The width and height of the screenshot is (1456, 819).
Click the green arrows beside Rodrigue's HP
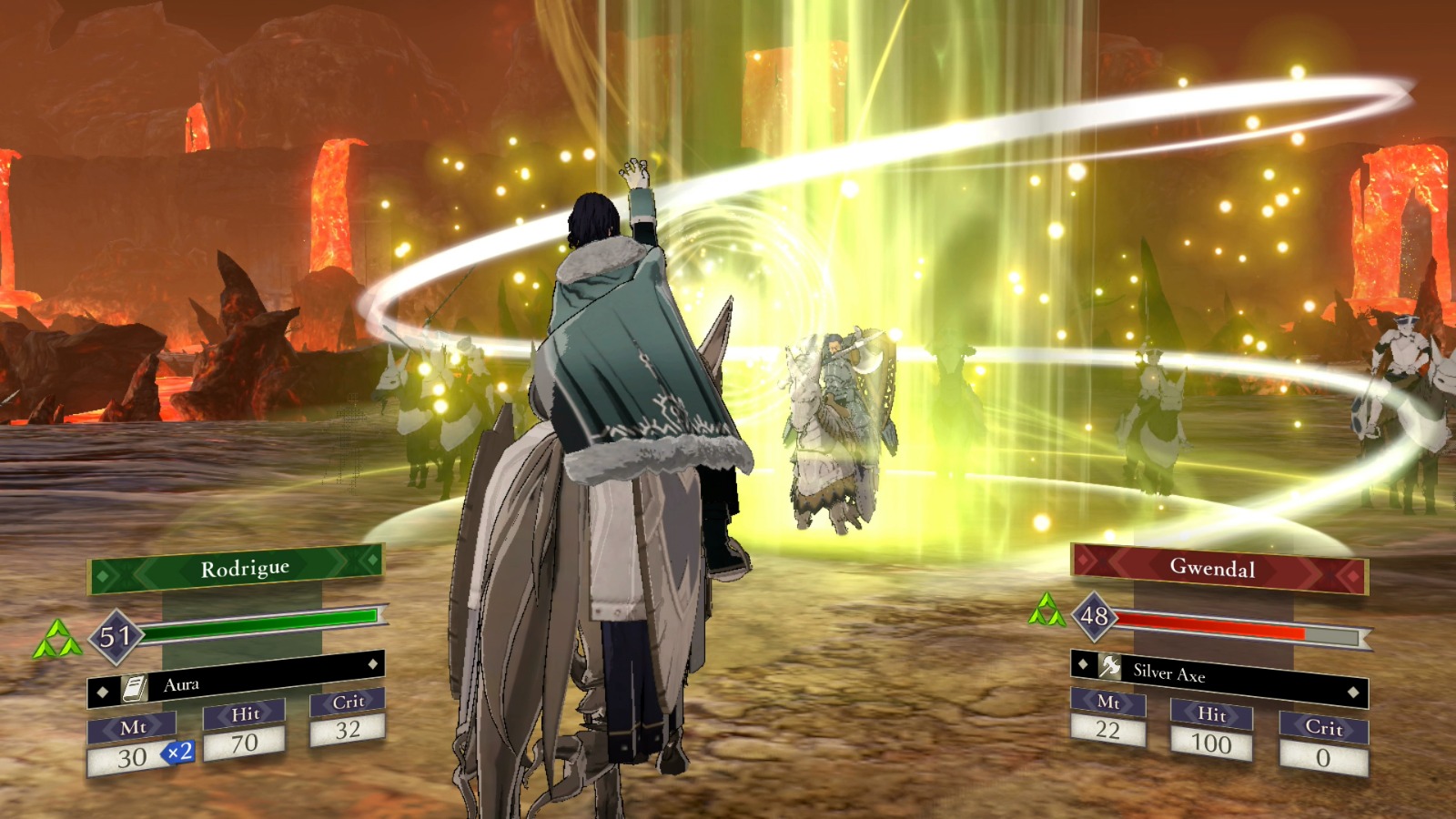click(x=56, y=637)
